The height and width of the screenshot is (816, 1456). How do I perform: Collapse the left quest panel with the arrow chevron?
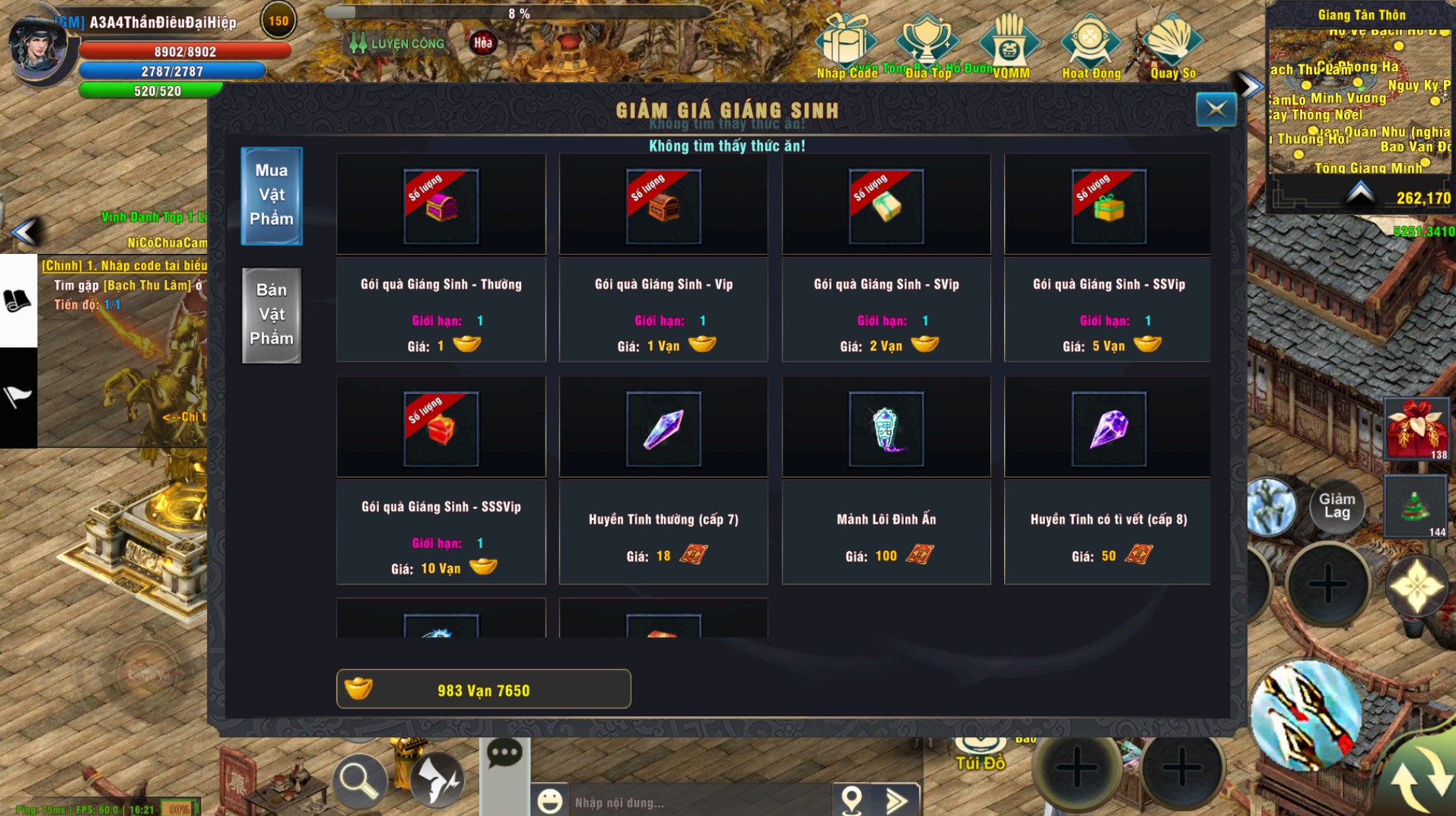click(26, 233)
